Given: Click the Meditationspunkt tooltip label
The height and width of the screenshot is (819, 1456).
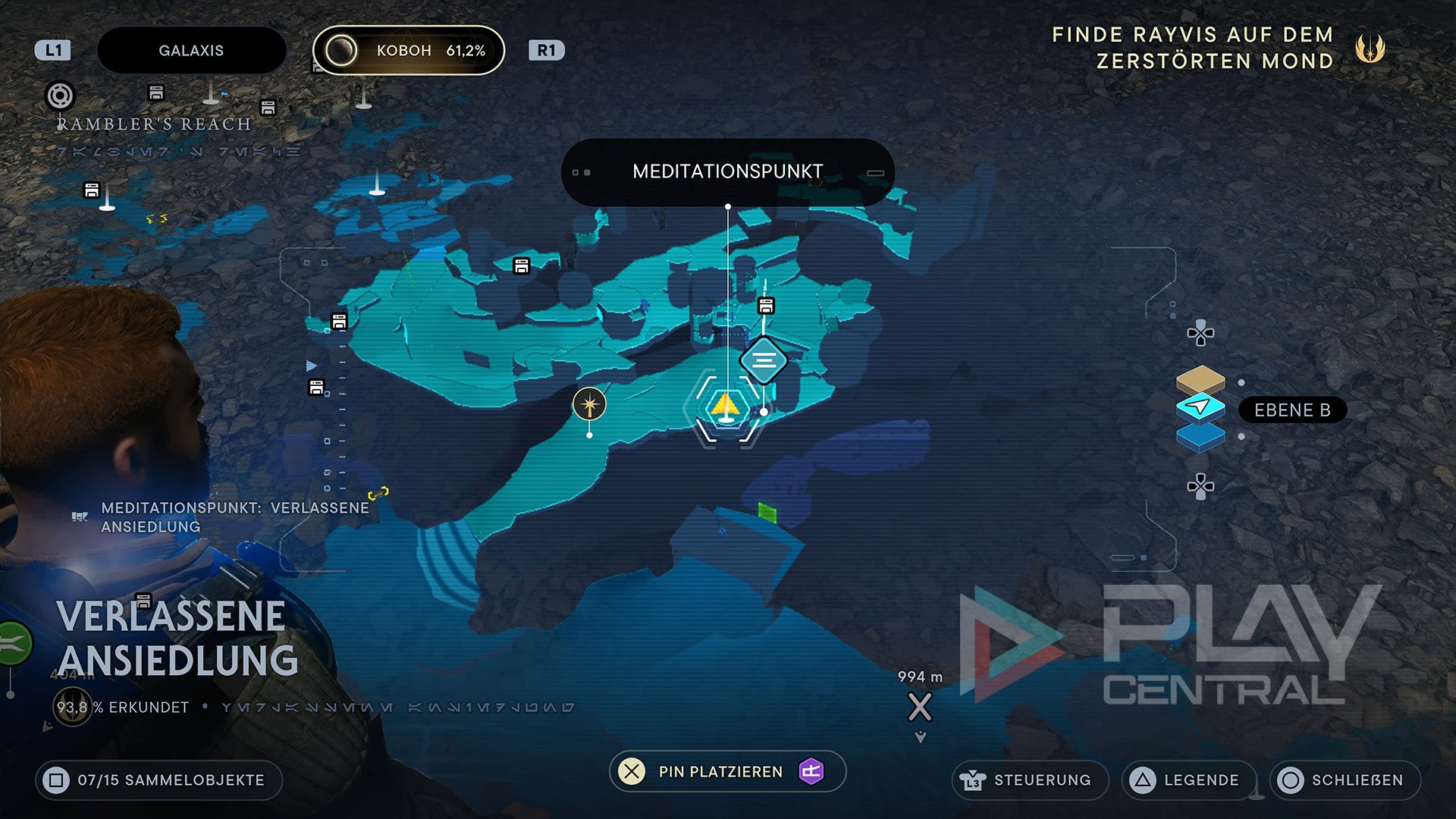Looking at the screenshot, I should (x=727, y=171).
